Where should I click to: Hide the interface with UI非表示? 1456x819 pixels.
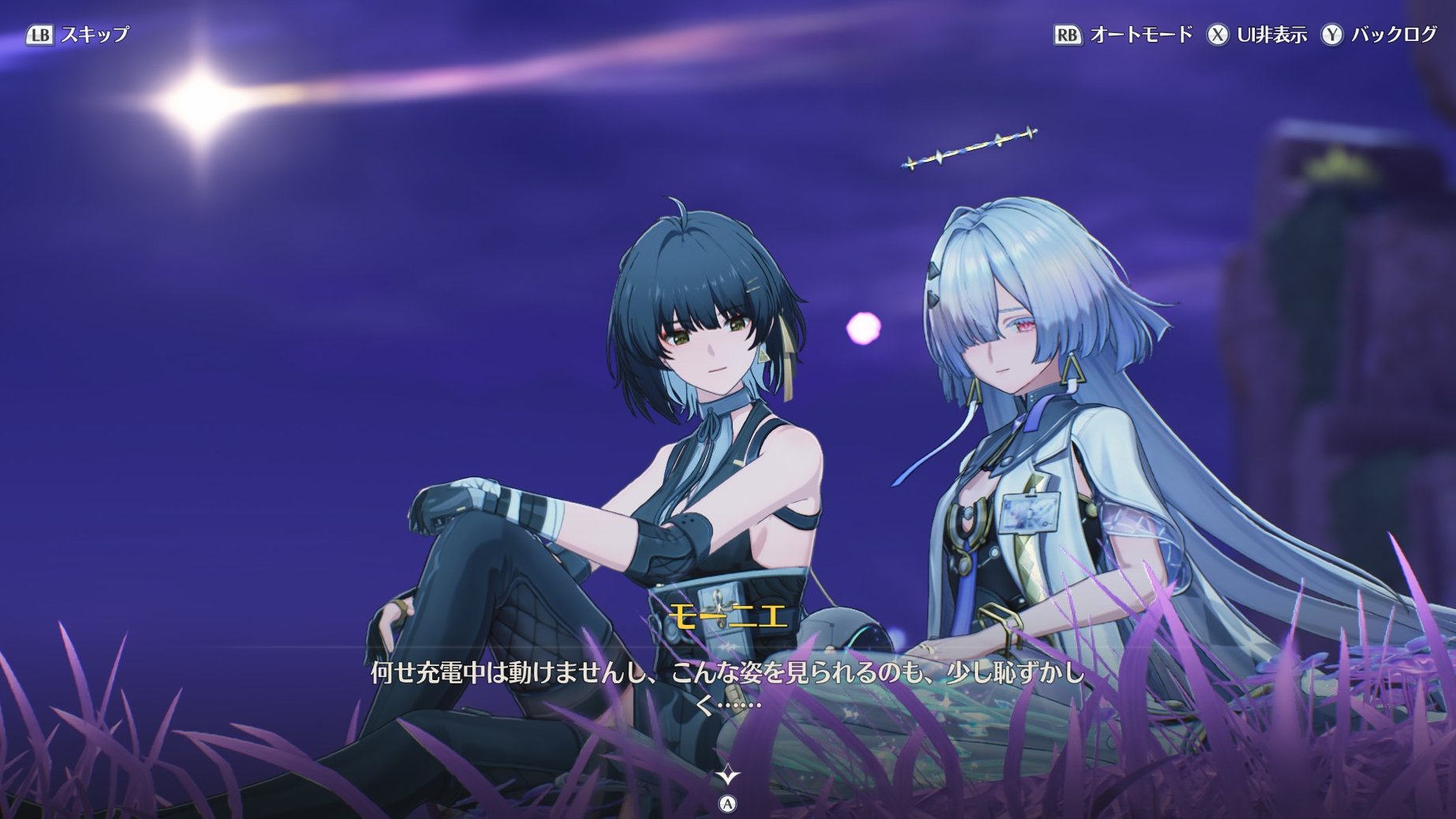tap(1257, 35)
